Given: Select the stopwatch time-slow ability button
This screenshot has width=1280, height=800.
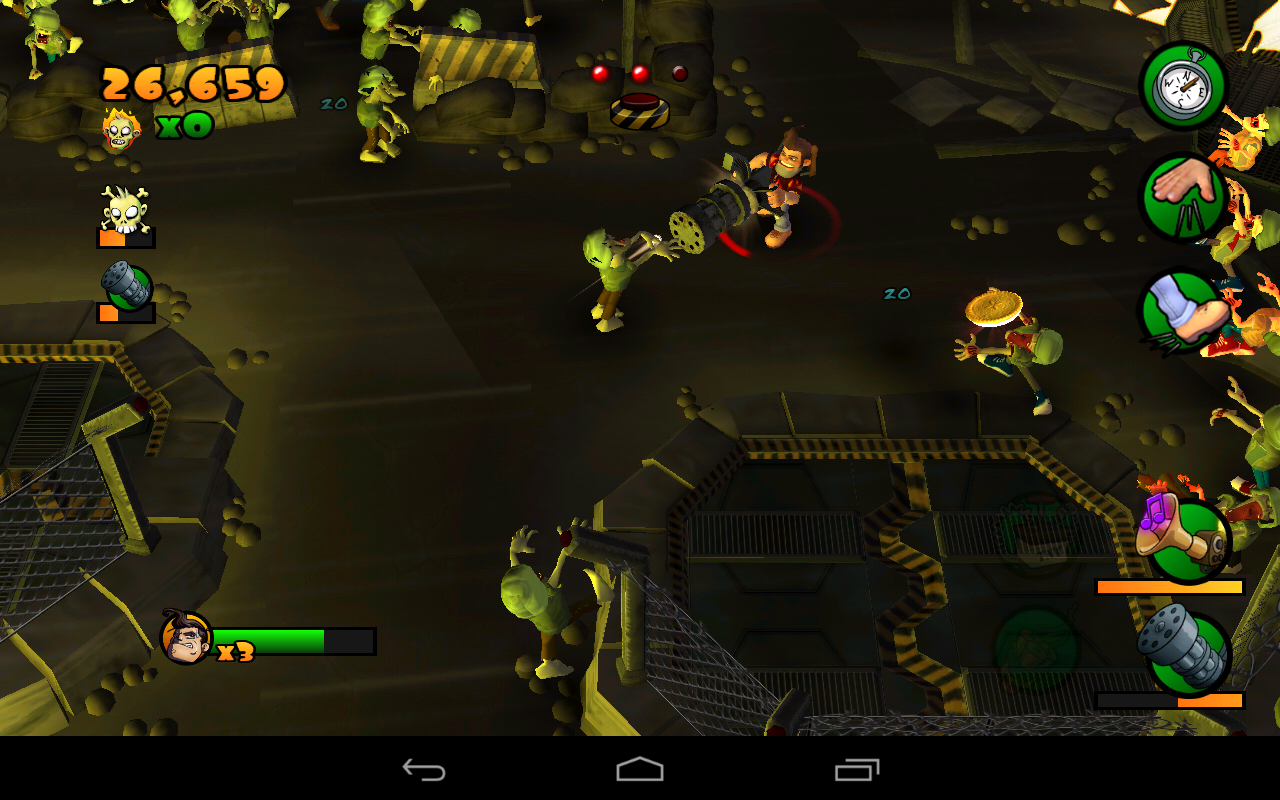Looking at the screenshot, I should click(x=1185, y=86).
